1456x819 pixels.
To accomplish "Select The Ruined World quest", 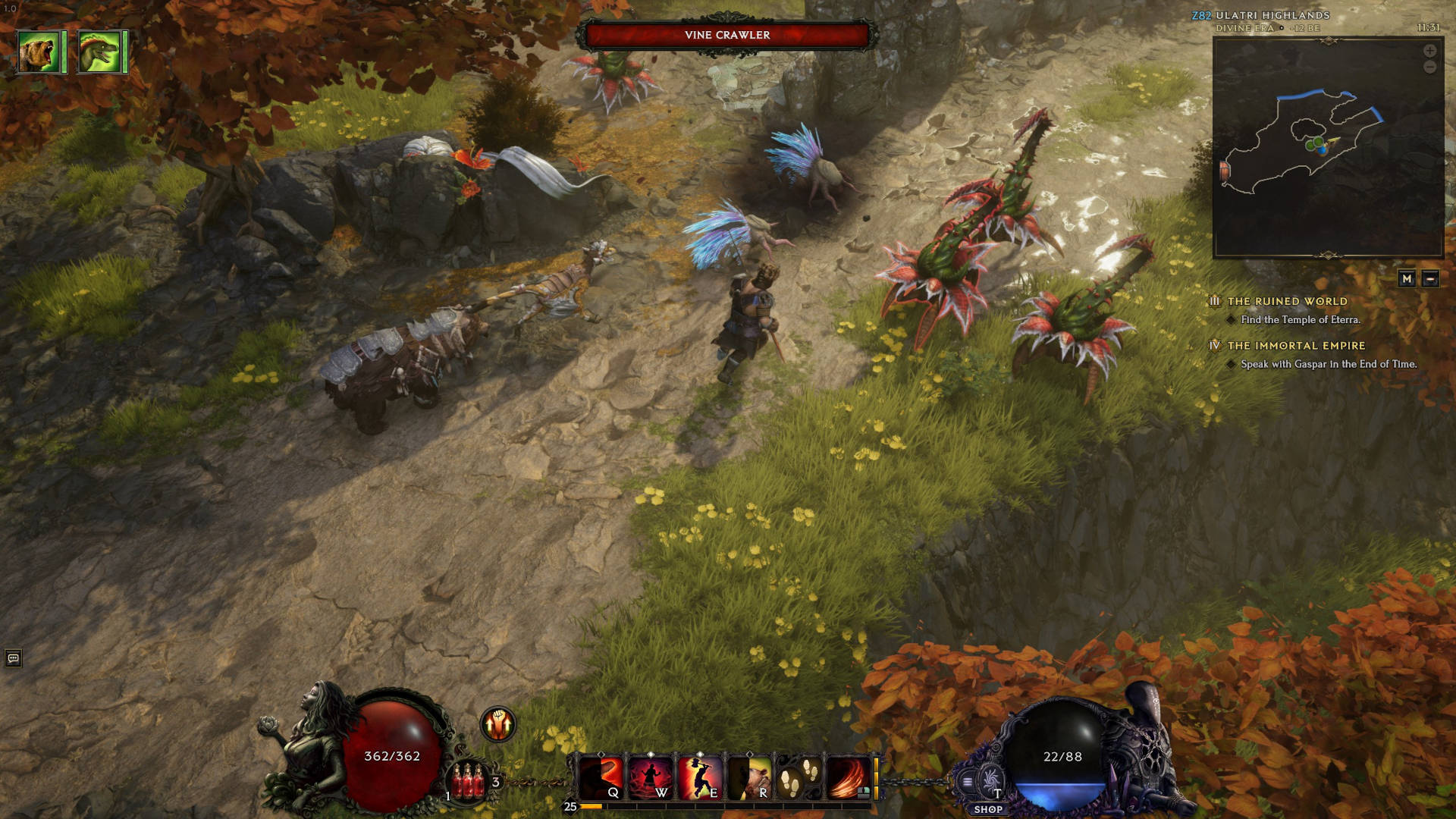I will [x=1287, y=302].
